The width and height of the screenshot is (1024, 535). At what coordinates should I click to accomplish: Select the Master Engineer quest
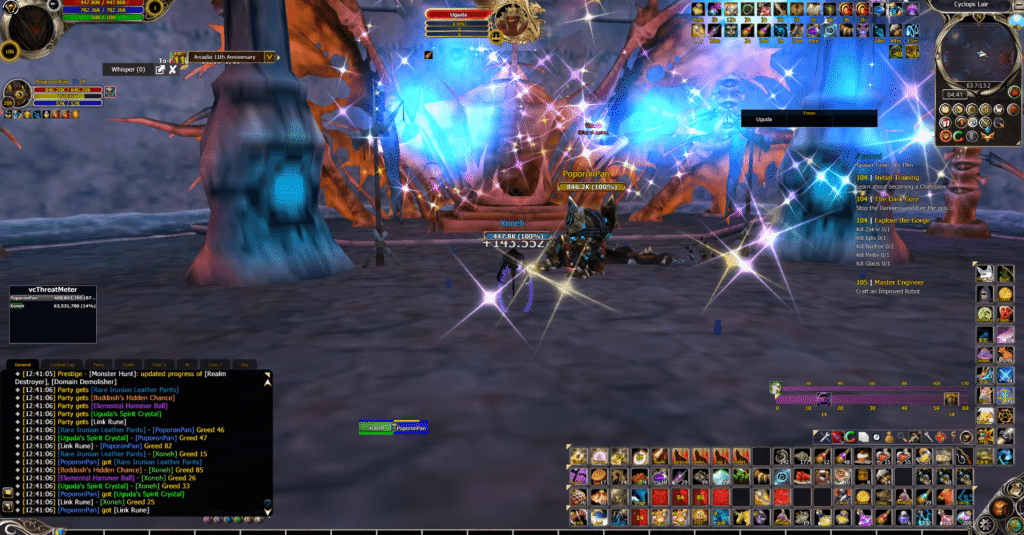point(897,282)
